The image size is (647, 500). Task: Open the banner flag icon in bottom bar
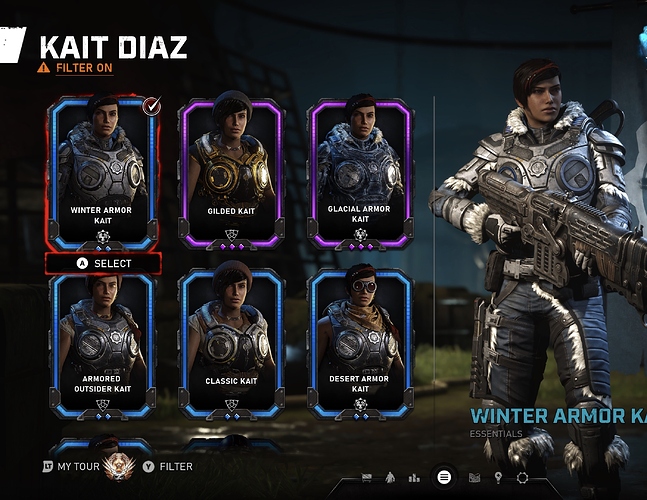point(367,478)
